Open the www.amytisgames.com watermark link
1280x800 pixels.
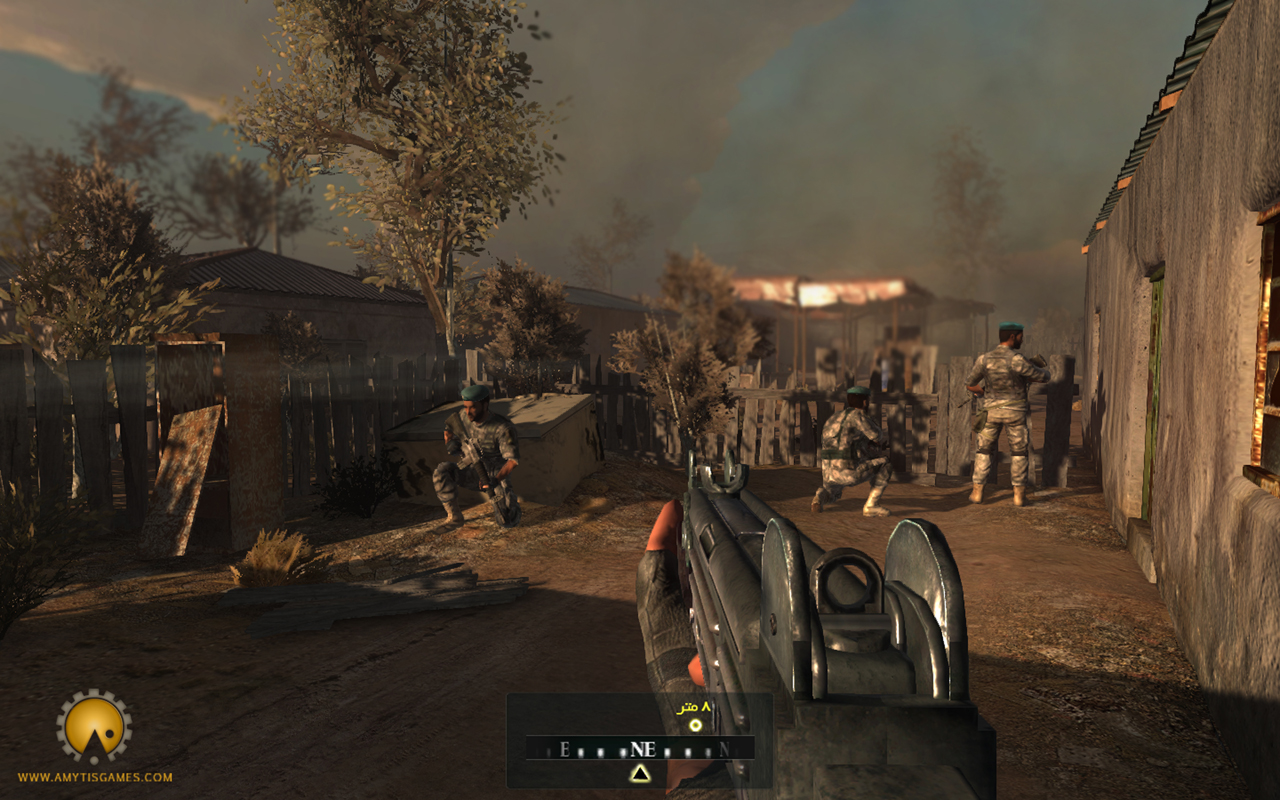click(95, 777)
